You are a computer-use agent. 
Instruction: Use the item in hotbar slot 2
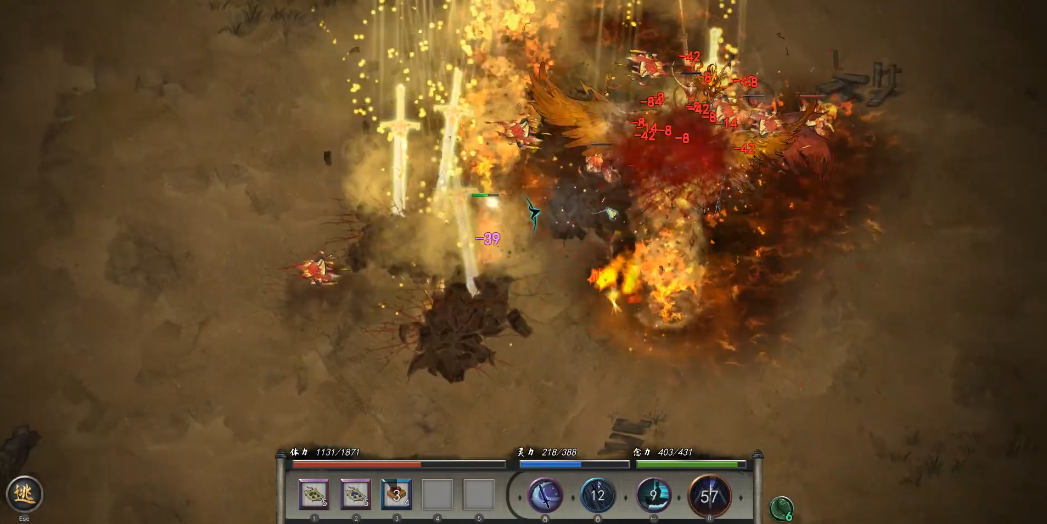coord(355,493)
